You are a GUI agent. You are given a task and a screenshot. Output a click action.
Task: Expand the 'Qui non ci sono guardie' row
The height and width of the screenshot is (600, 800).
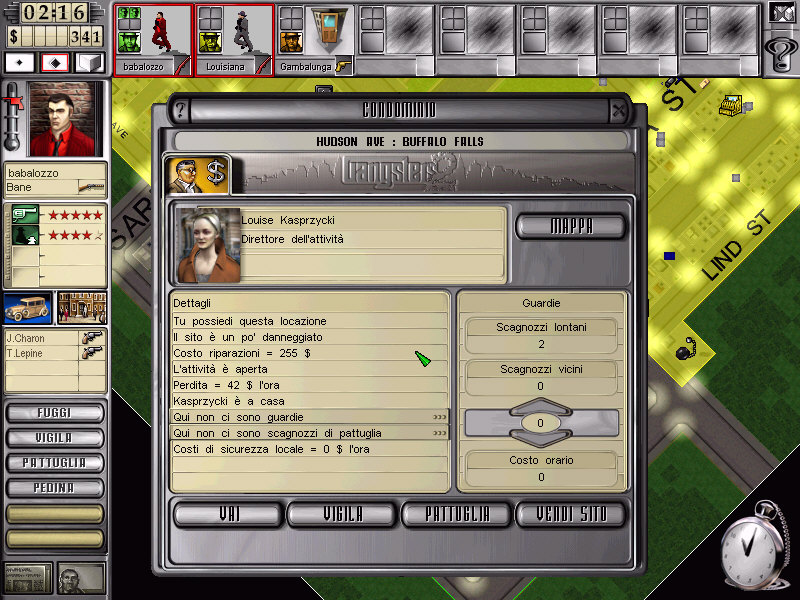(x=440, y=417)
